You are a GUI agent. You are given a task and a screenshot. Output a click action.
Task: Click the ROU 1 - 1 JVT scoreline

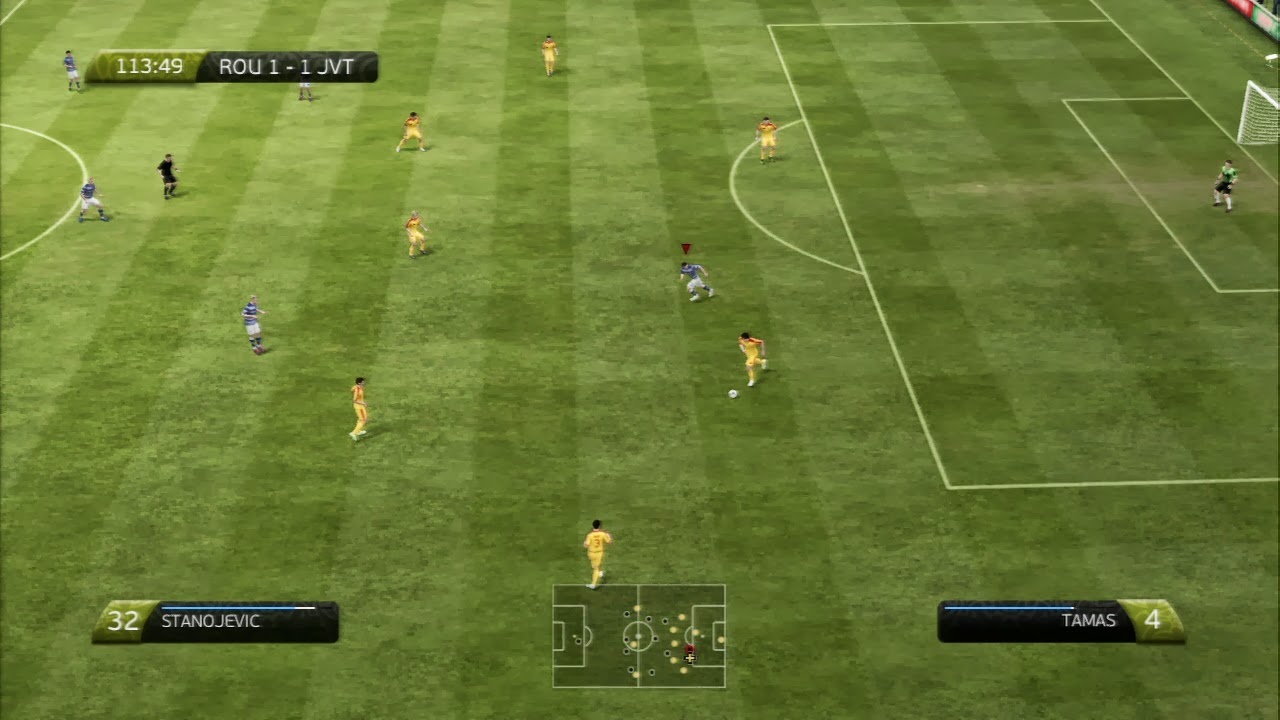click(x=283, y=66)
